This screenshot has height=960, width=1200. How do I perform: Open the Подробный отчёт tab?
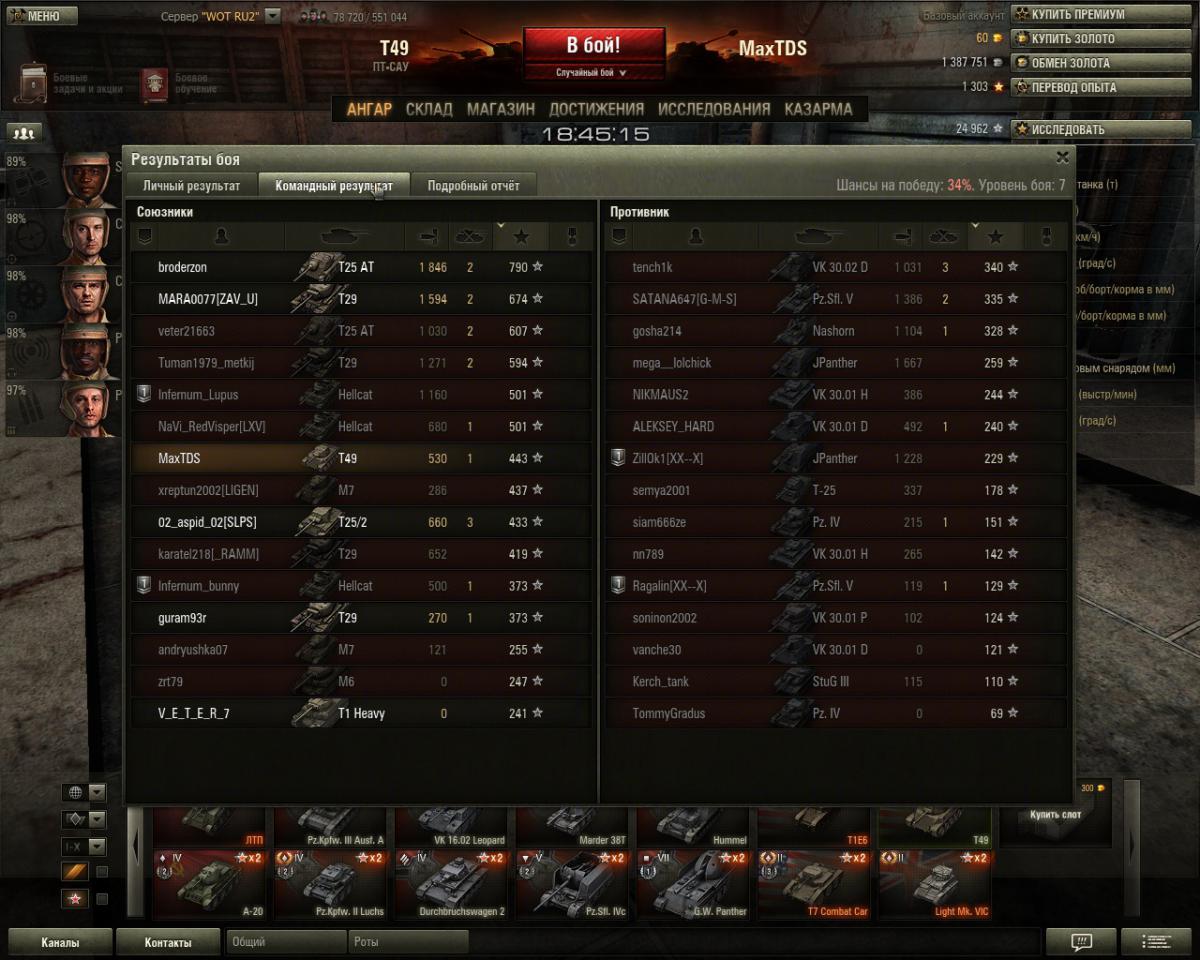click(x=473, y=185)
